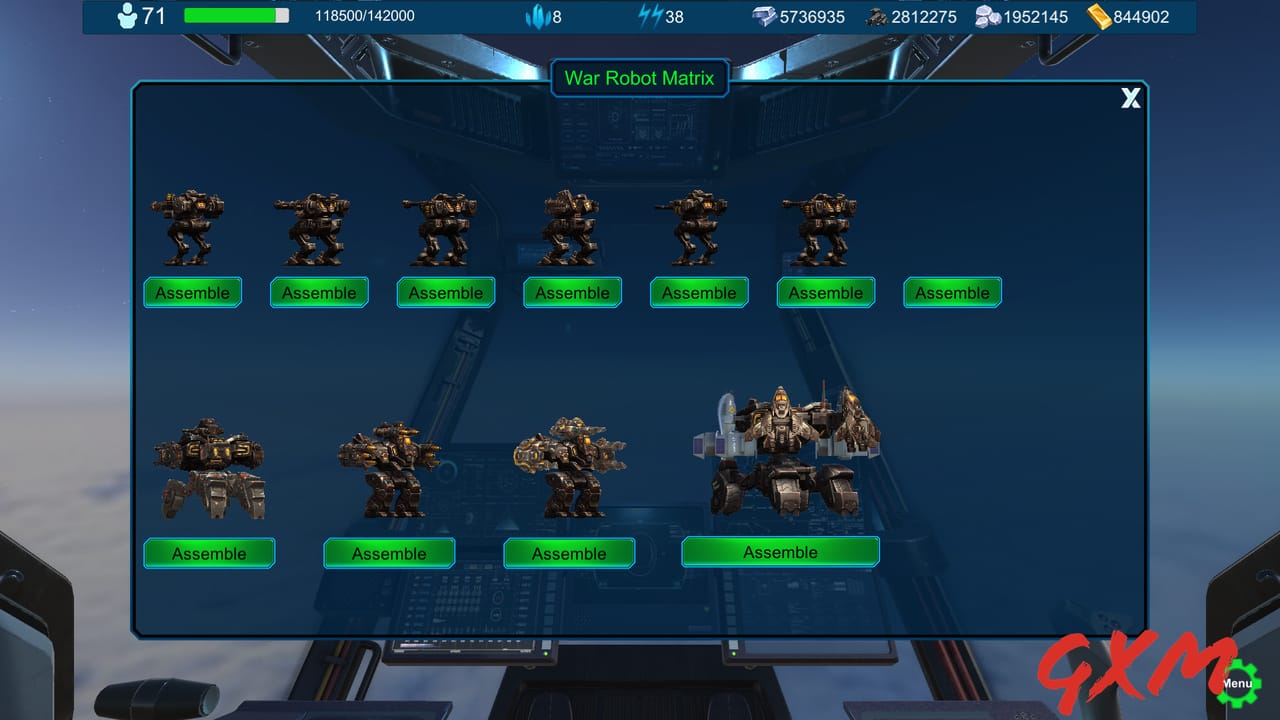Open the metal resource counter icon
Viewport: 1280px width, 720px height.
(x=764, y=16)
